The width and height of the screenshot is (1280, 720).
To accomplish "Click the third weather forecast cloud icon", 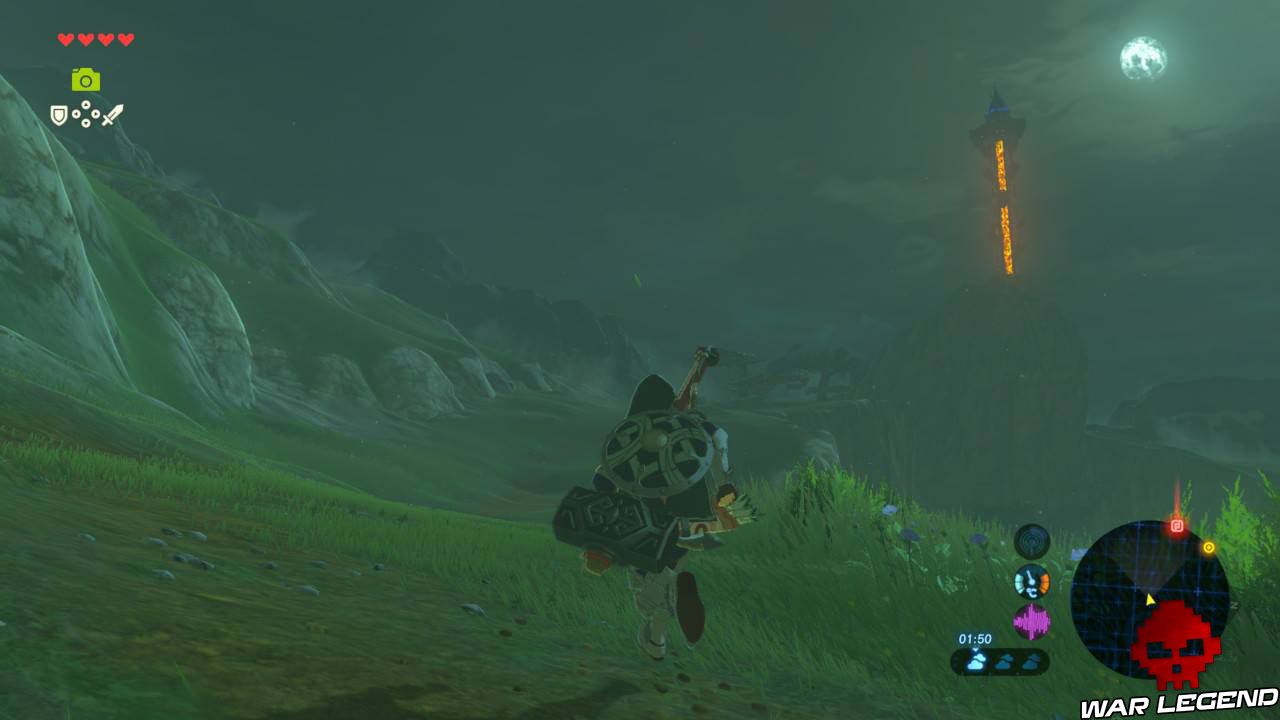I will point(1030,659).
